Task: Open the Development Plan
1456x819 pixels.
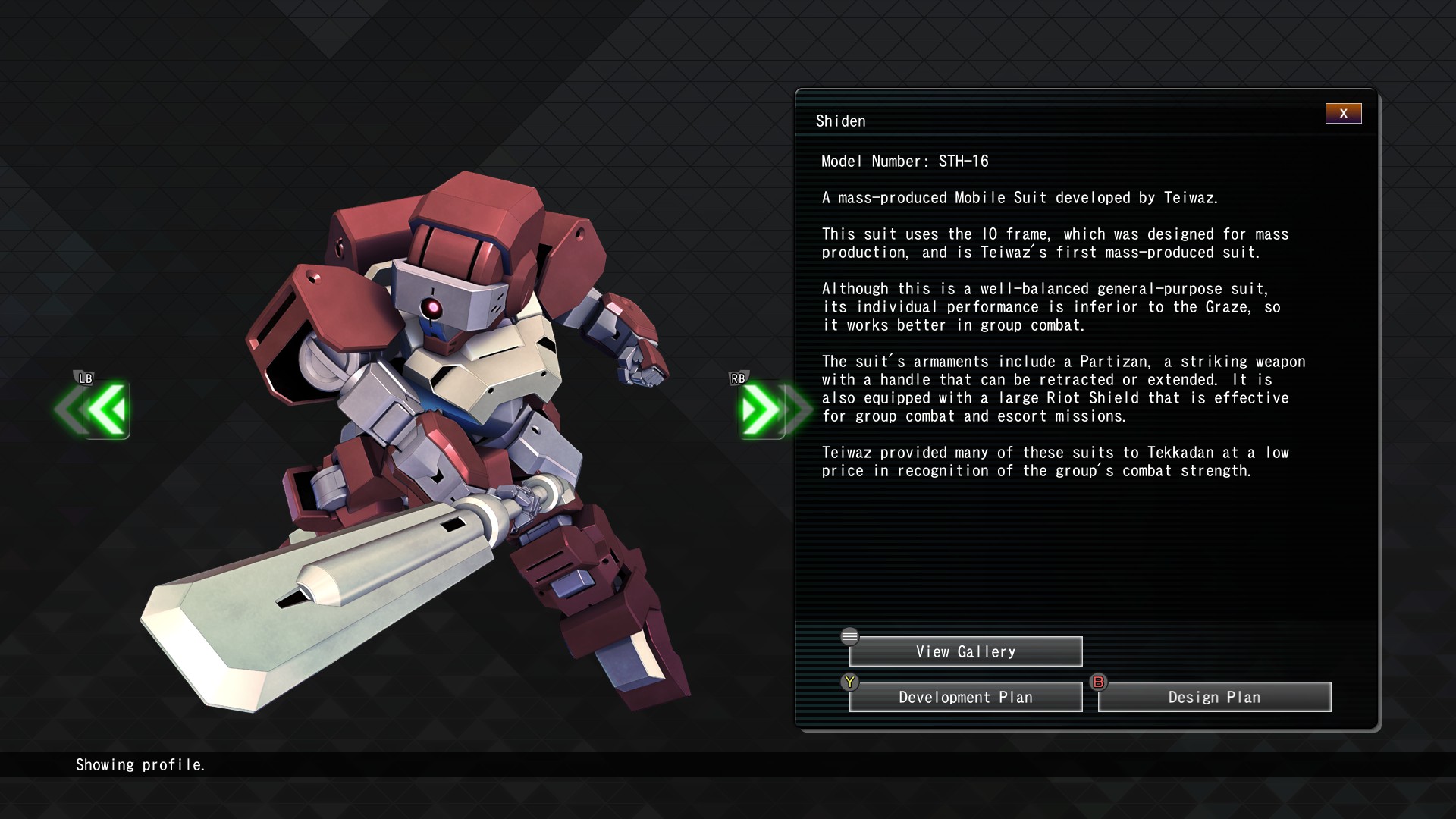Action: (x=965, y=697)
